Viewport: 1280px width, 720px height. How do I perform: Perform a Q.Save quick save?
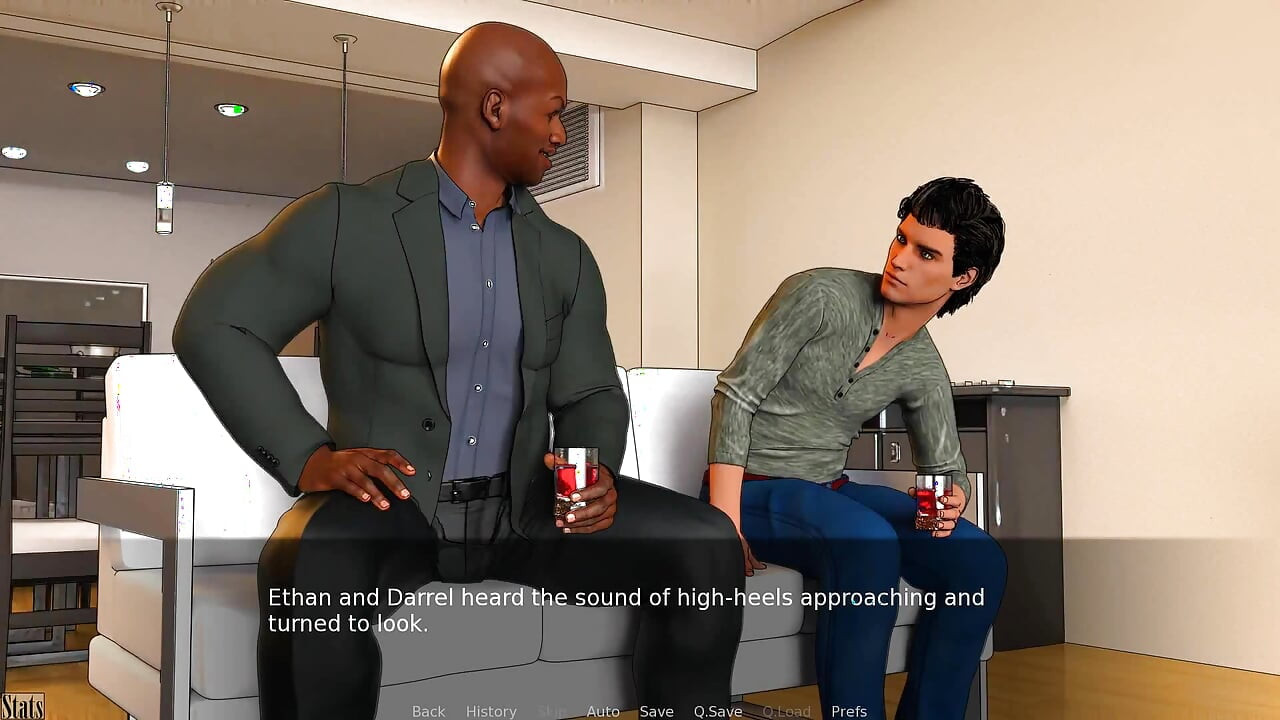717,711
